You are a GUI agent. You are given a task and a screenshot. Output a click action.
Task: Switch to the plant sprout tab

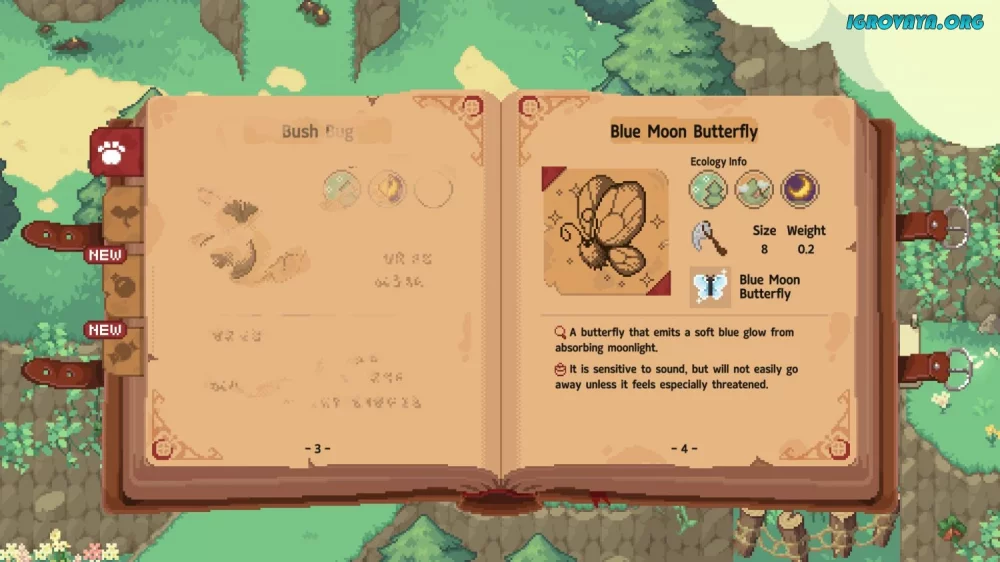[122, 214]
